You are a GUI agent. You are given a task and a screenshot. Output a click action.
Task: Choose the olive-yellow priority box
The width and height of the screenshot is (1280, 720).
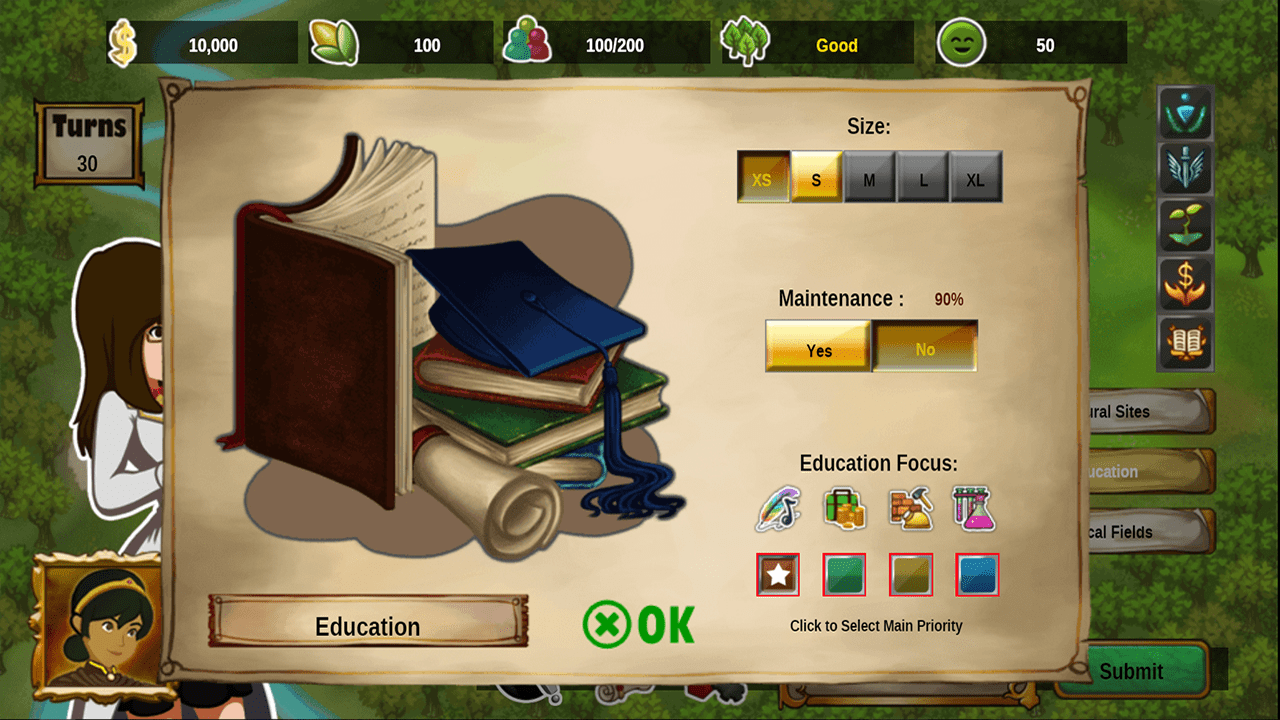pos(911,575)
